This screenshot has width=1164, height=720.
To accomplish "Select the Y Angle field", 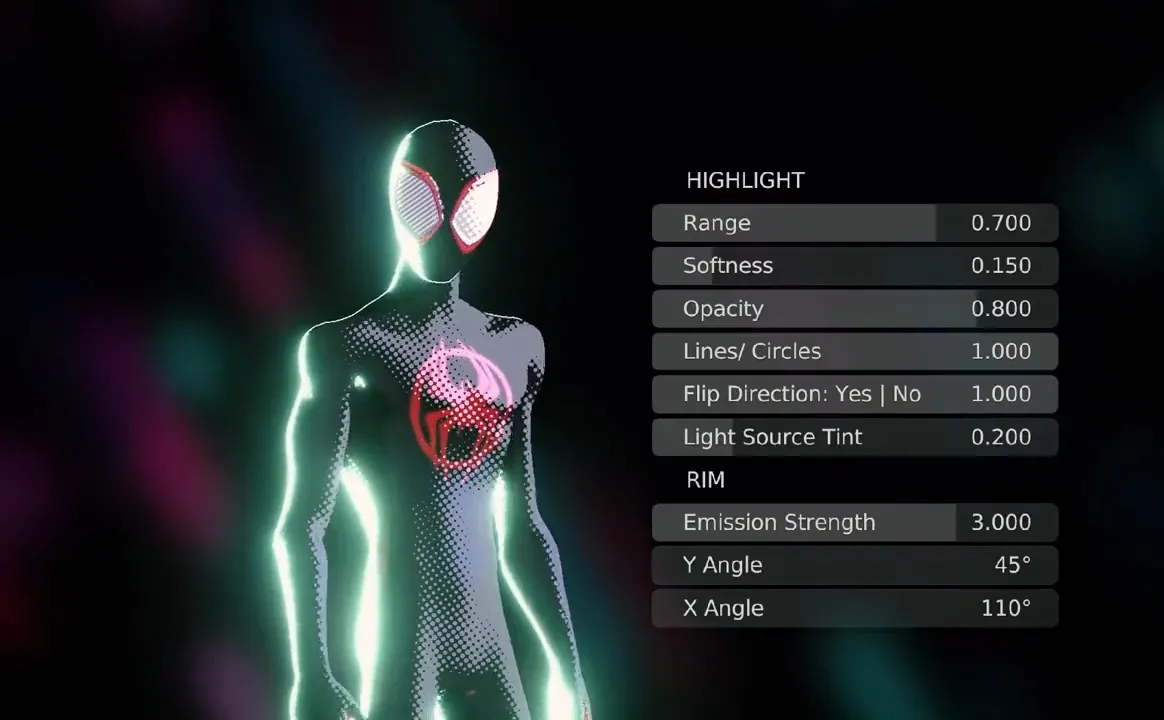I will tap(854, 565).
